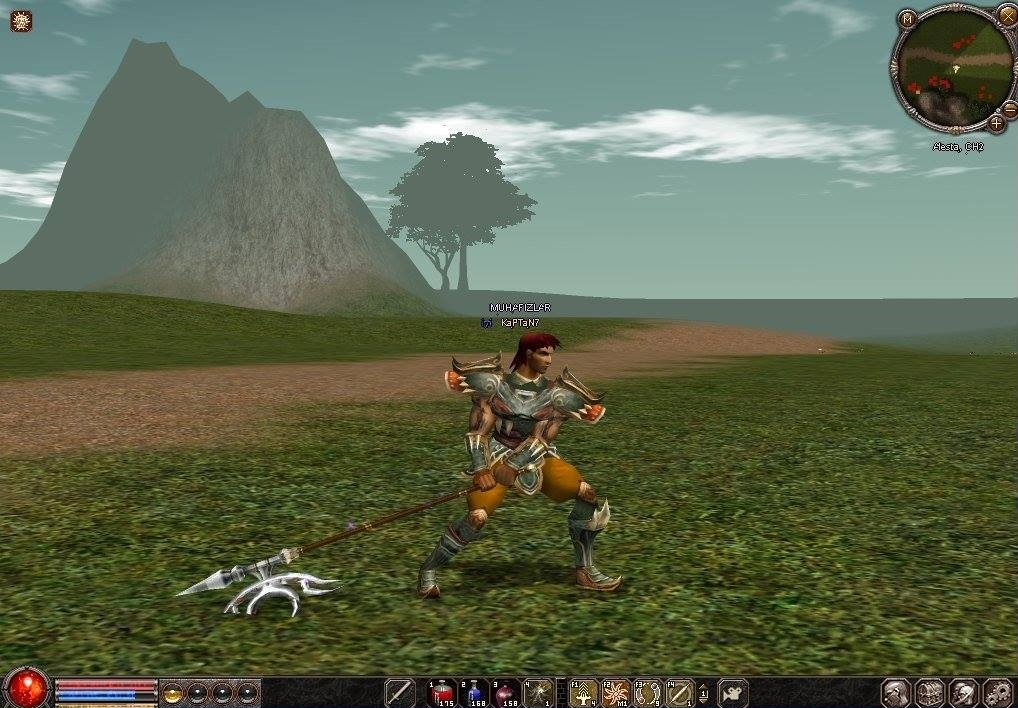The height and width of the screenshot is (708, 1018).
Task: Toggle the camera mode button
Action: [x=733, y=692]
